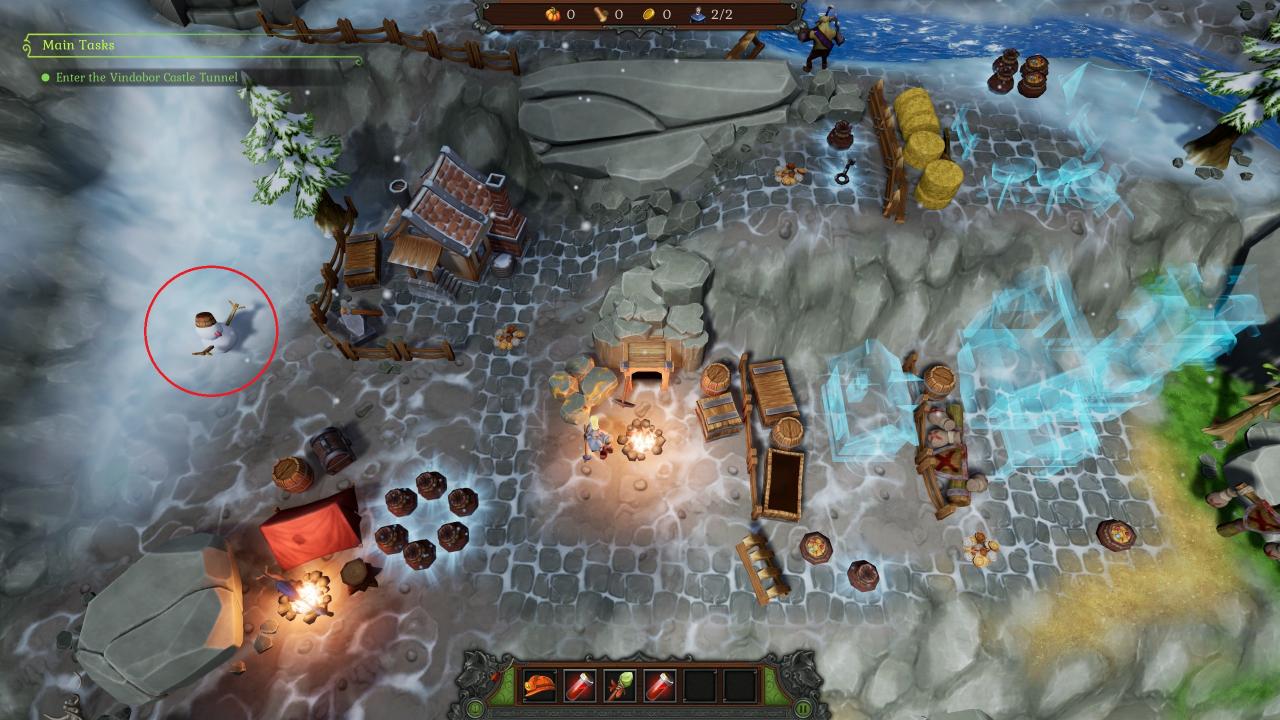Viewport: 1280px width, 720px height.
Task: Click the round green numbered hotbar button
Action: tap(476, 708)
